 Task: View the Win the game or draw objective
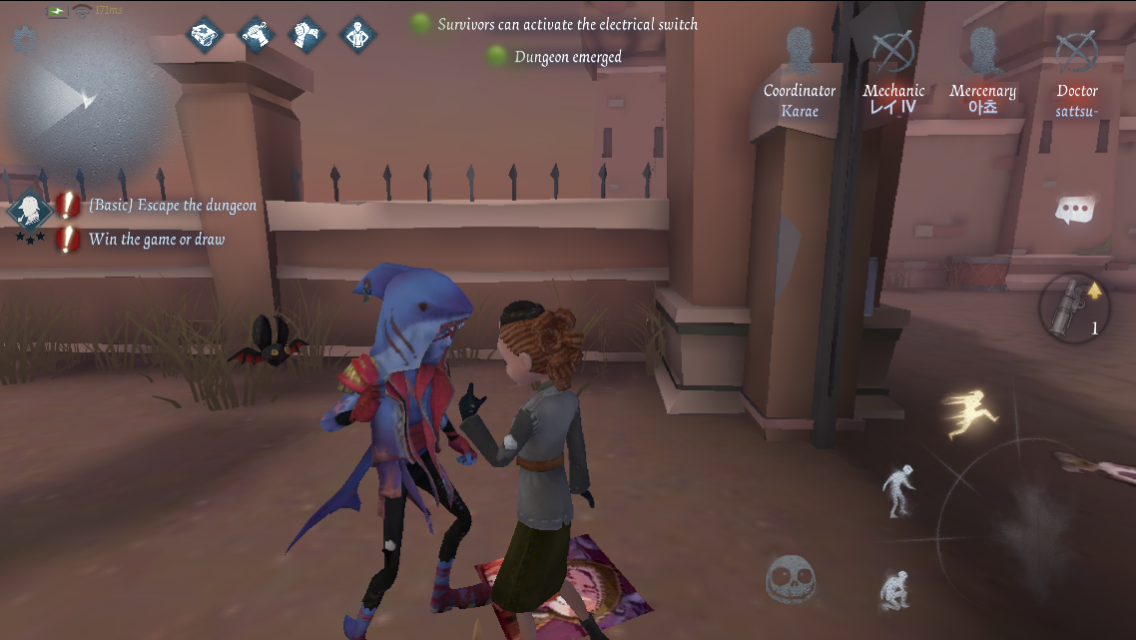point(156,239)
